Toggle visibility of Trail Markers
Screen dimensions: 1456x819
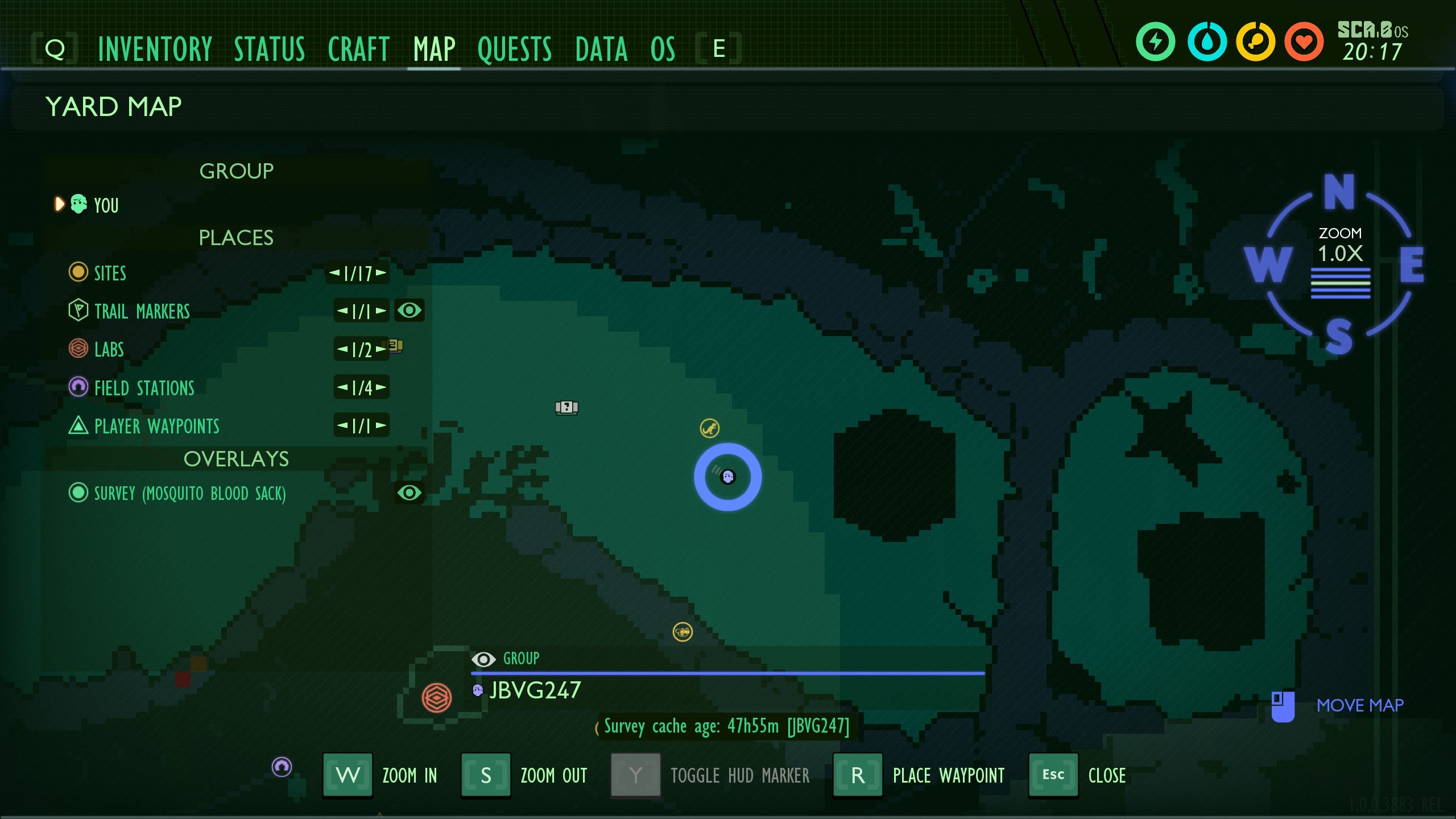tap(411, 311)
